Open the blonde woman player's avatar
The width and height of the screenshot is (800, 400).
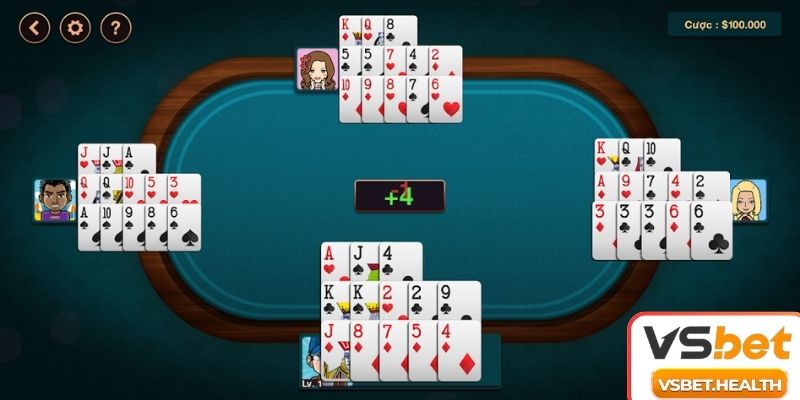pyautogui.click(x=748, y=200)
